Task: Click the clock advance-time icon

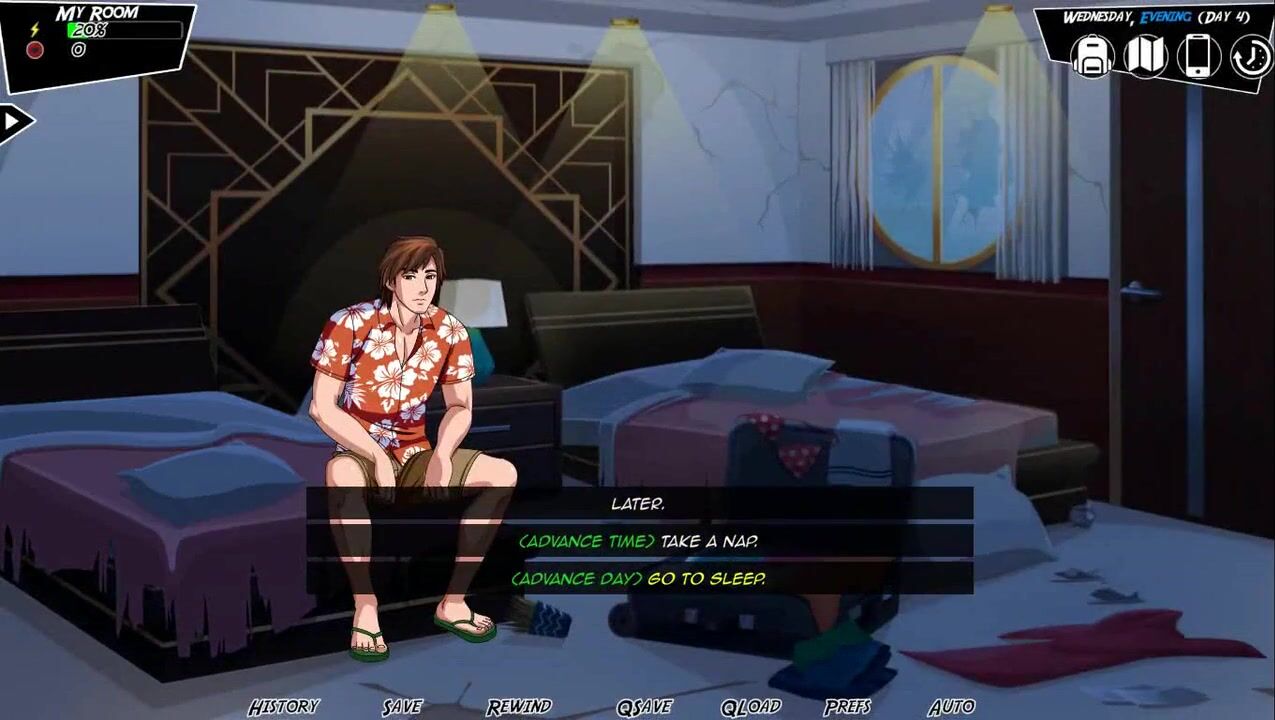Action: 1250,57
